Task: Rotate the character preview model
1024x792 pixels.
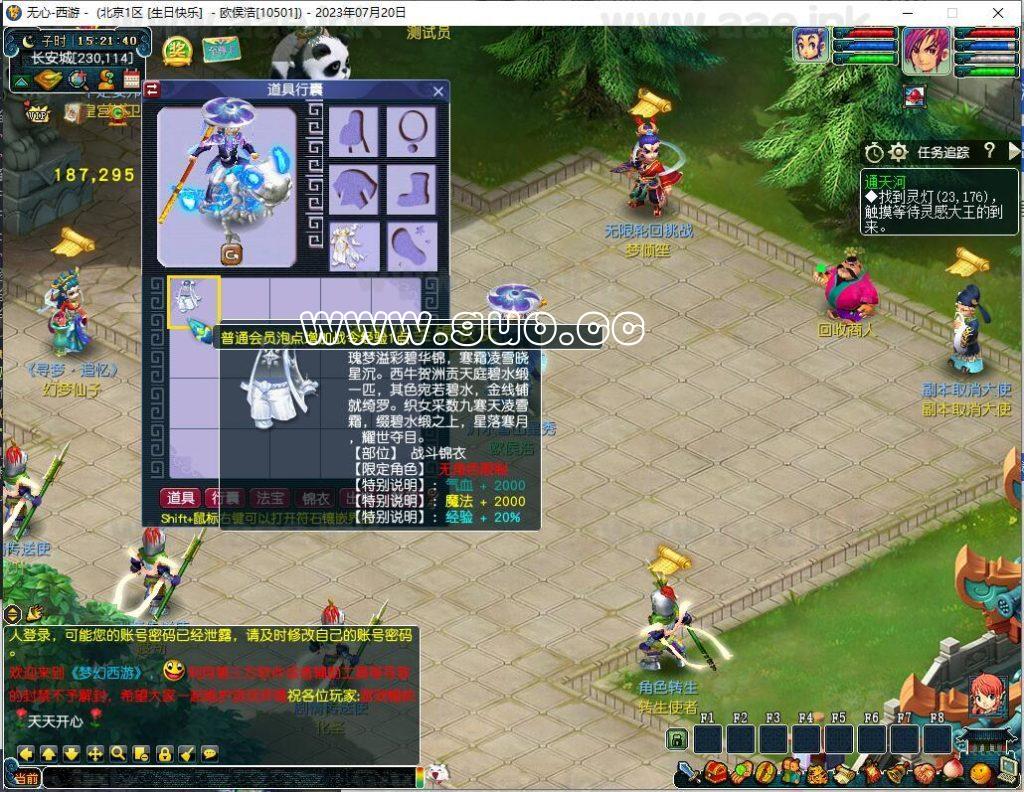Action: point(231,255)
